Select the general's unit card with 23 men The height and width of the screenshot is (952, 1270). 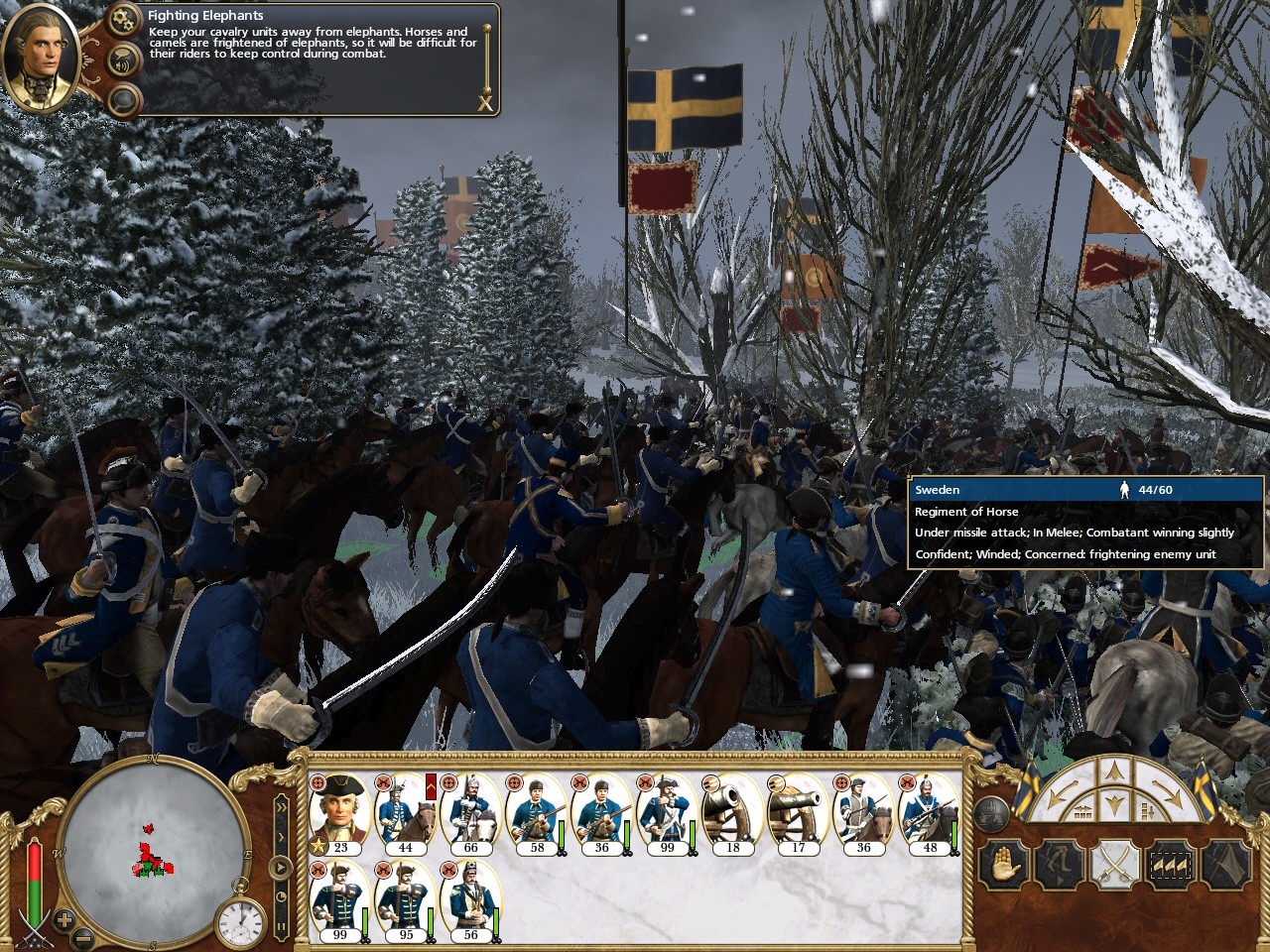tap(338, 813)
